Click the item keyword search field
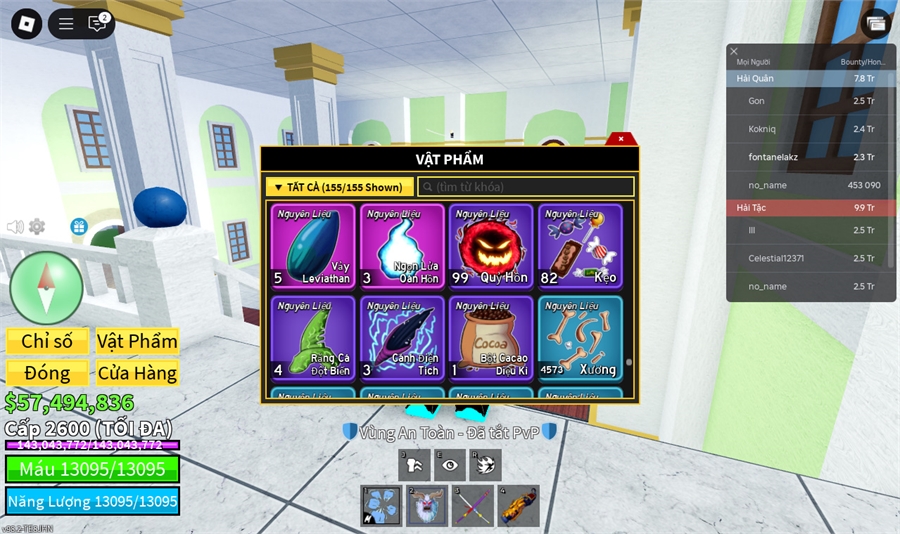The width and height of the screenshot is (900, 534). (x=526, y=187)
